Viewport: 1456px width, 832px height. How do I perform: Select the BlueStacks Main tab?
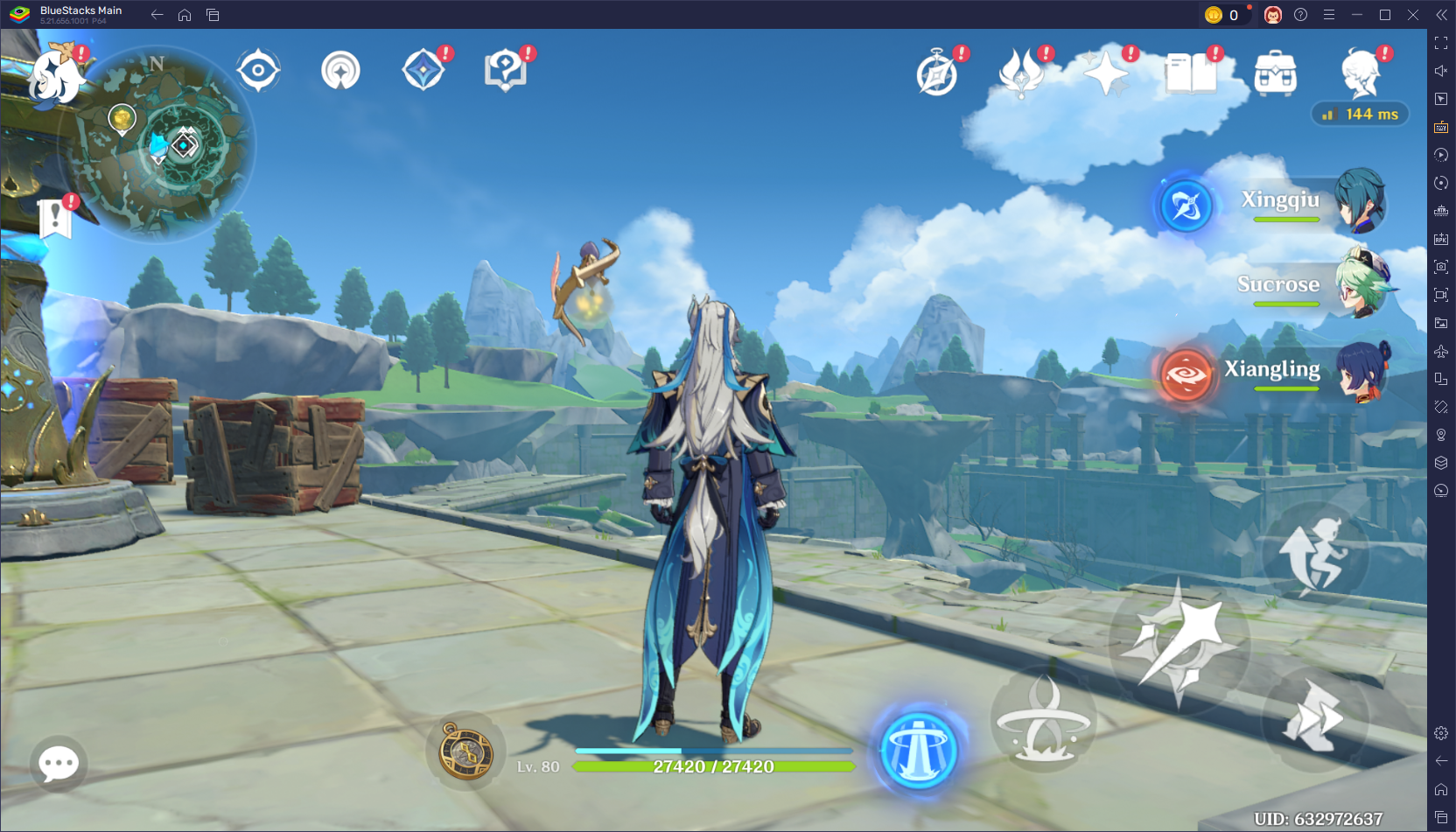(x=79, y=14)
